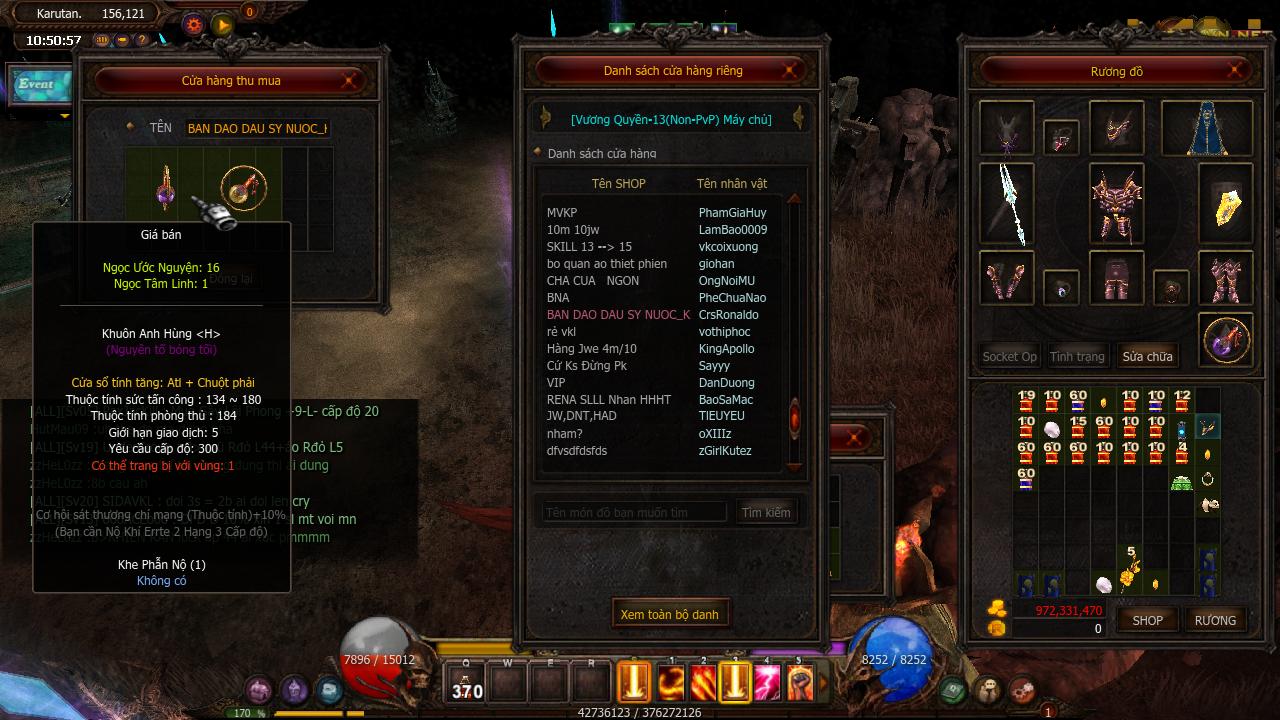Close the Rương đồ inventory window

[x=1236, y=71]
